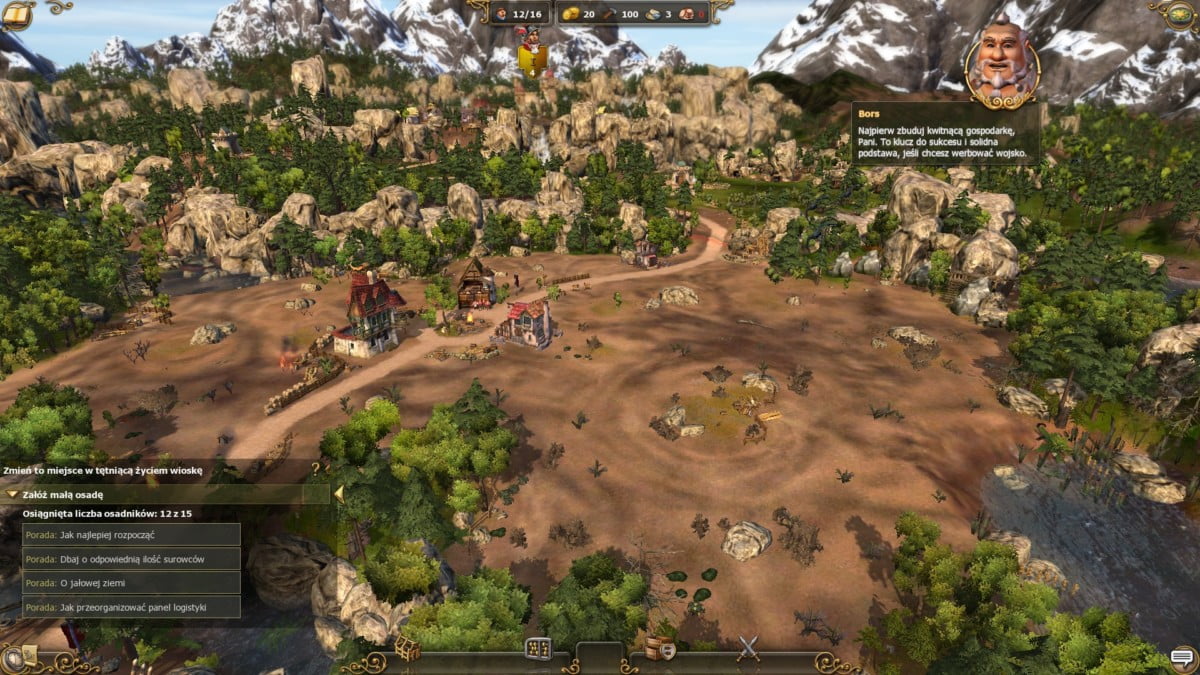
Task: Open the grid panel icon on bottom bar
Action: [x=538, y=648]
